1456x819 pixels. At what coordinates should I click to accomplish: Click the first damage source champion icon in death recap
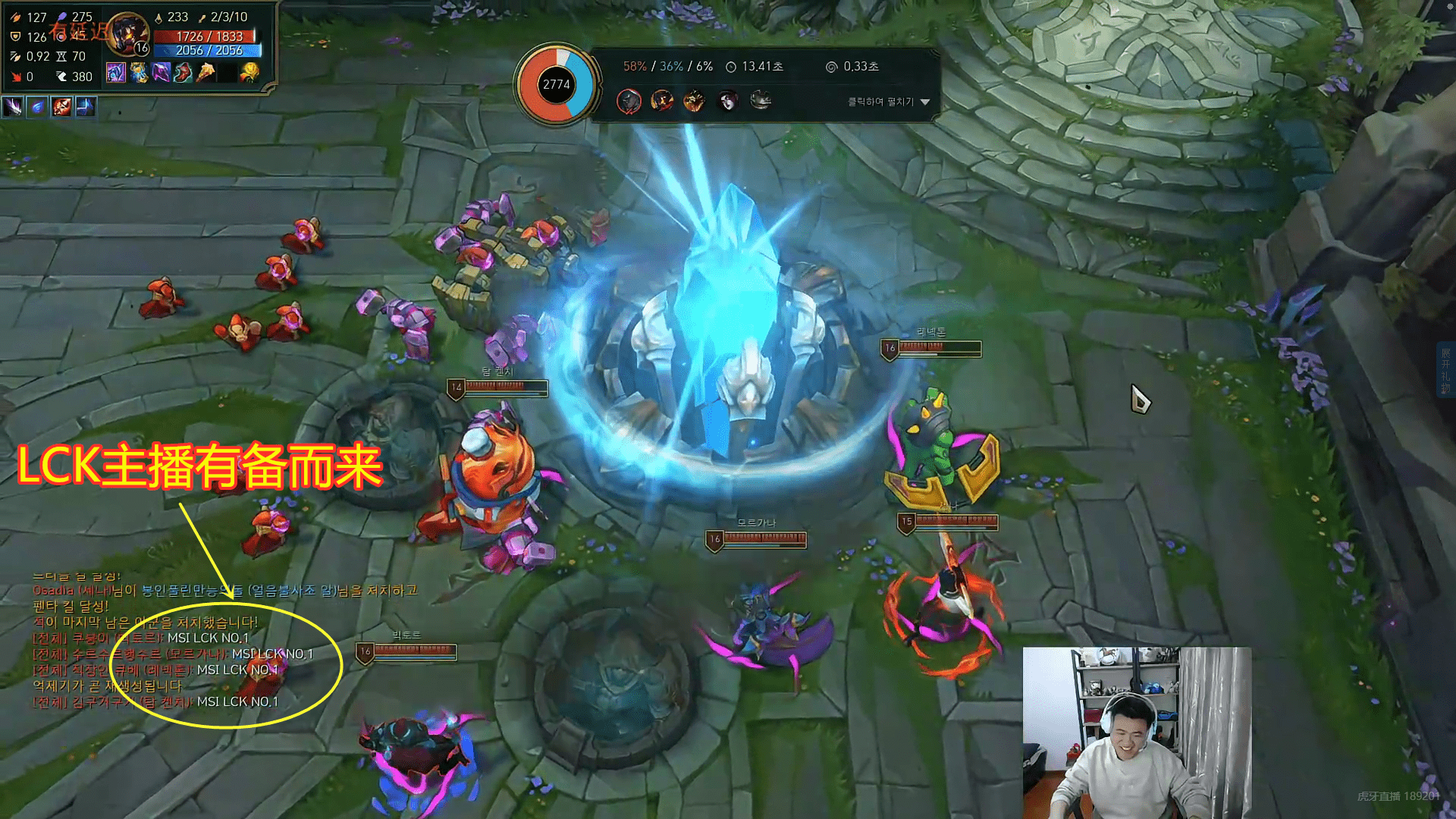coord(629,102)
